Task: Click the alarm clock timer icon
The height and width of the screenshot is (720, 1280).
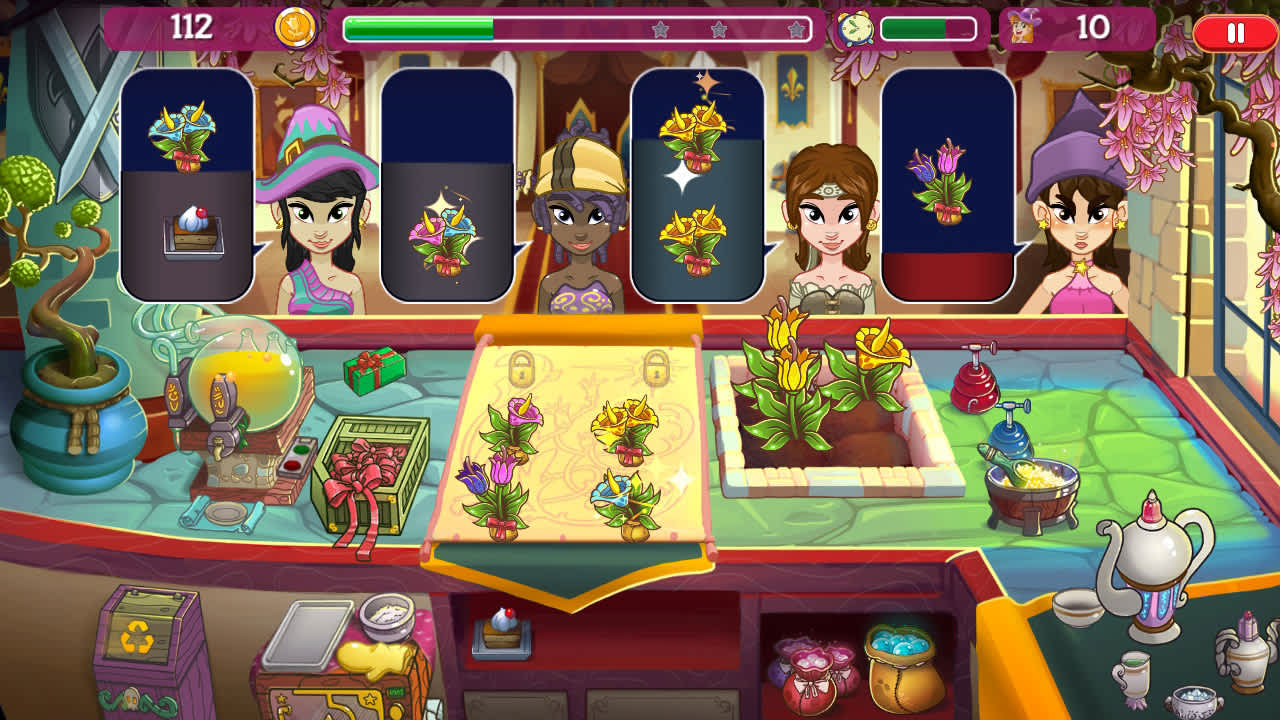Action: click(855, 27)
